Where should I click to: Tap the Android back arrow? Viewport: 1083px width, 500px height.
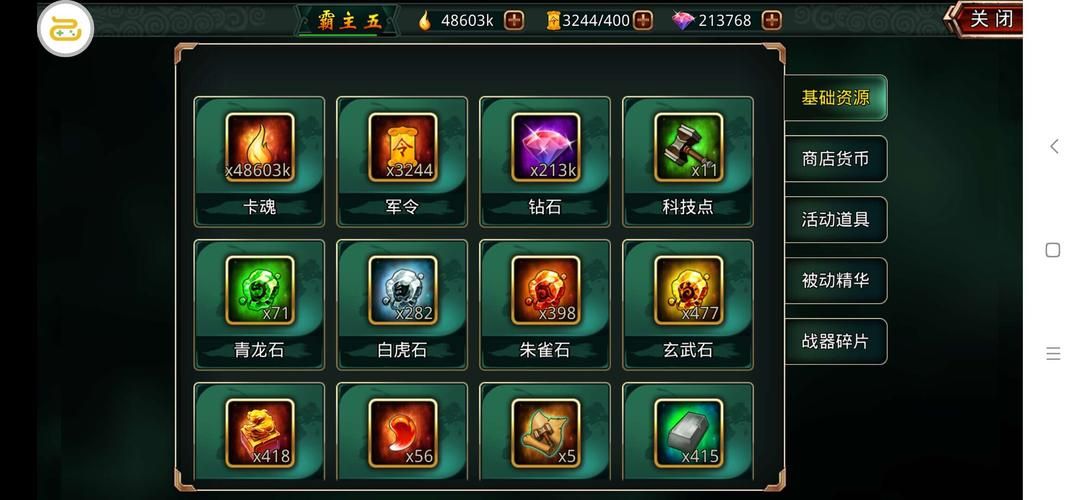pos(1053,147)
